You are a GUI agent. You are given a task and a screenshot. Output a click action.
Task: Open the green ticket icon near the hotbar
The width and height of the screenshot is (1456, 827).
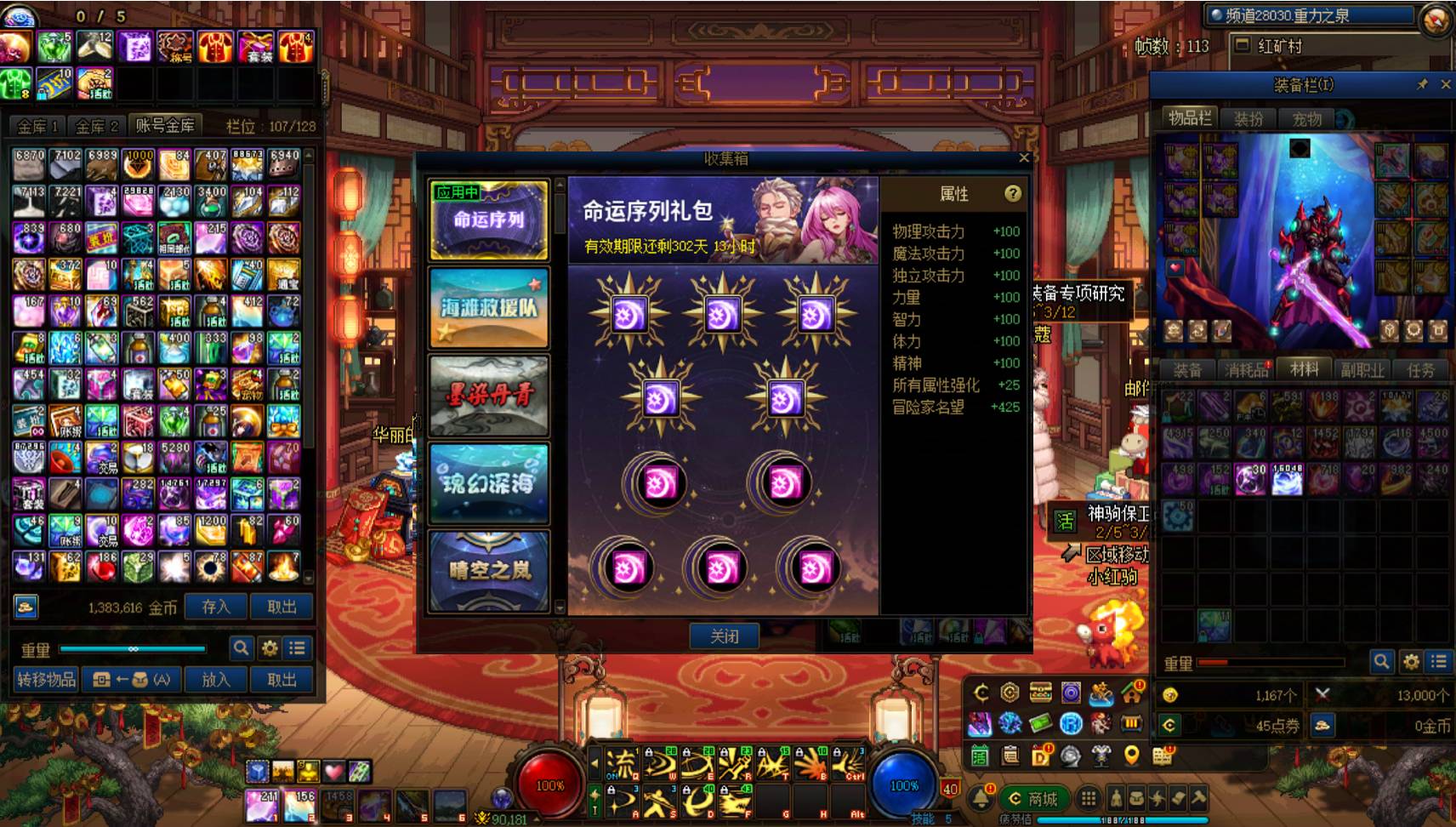[1040, 722]
